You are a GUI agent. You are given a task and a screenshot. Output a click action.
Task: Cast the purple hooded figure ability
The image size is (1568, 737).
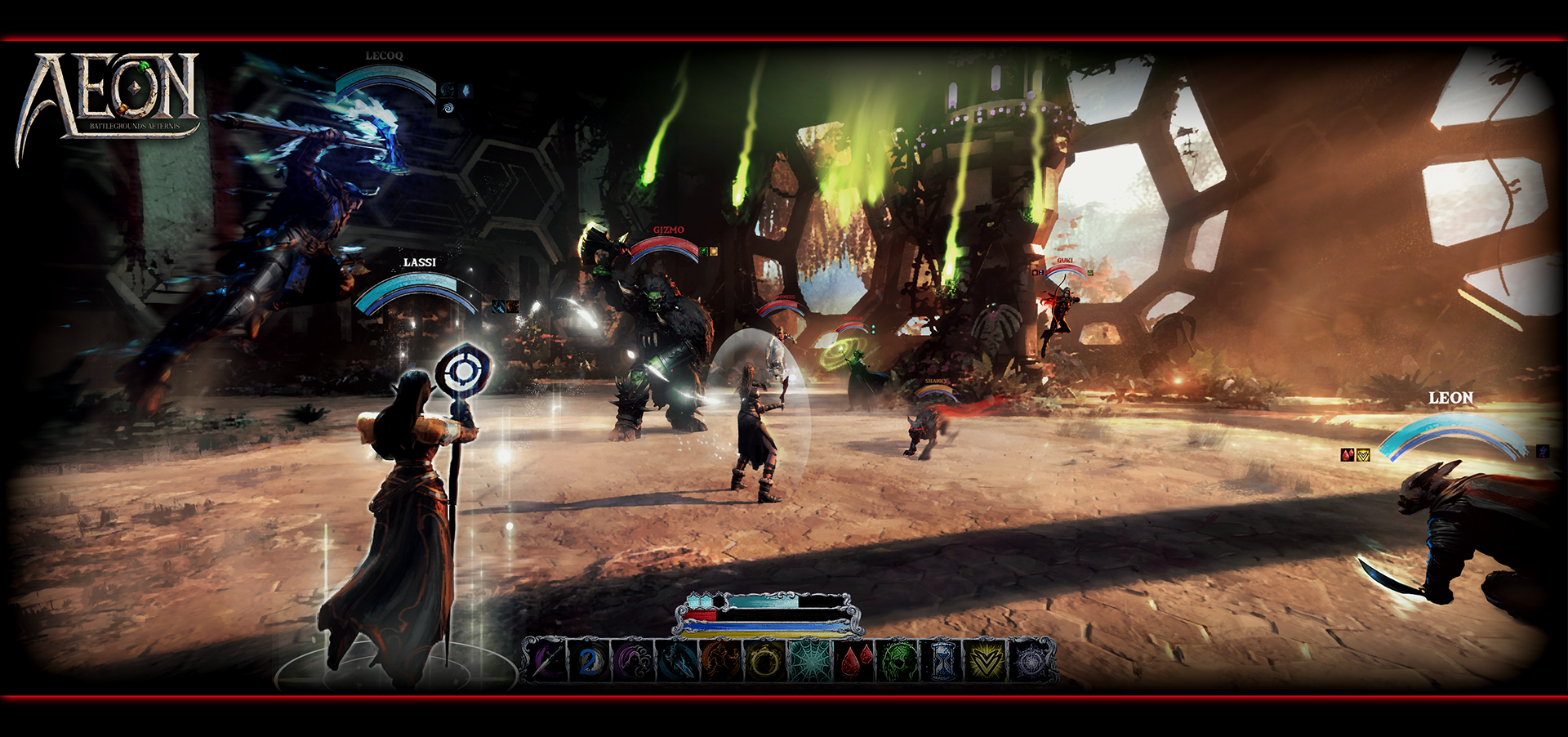tap(634, 660)
